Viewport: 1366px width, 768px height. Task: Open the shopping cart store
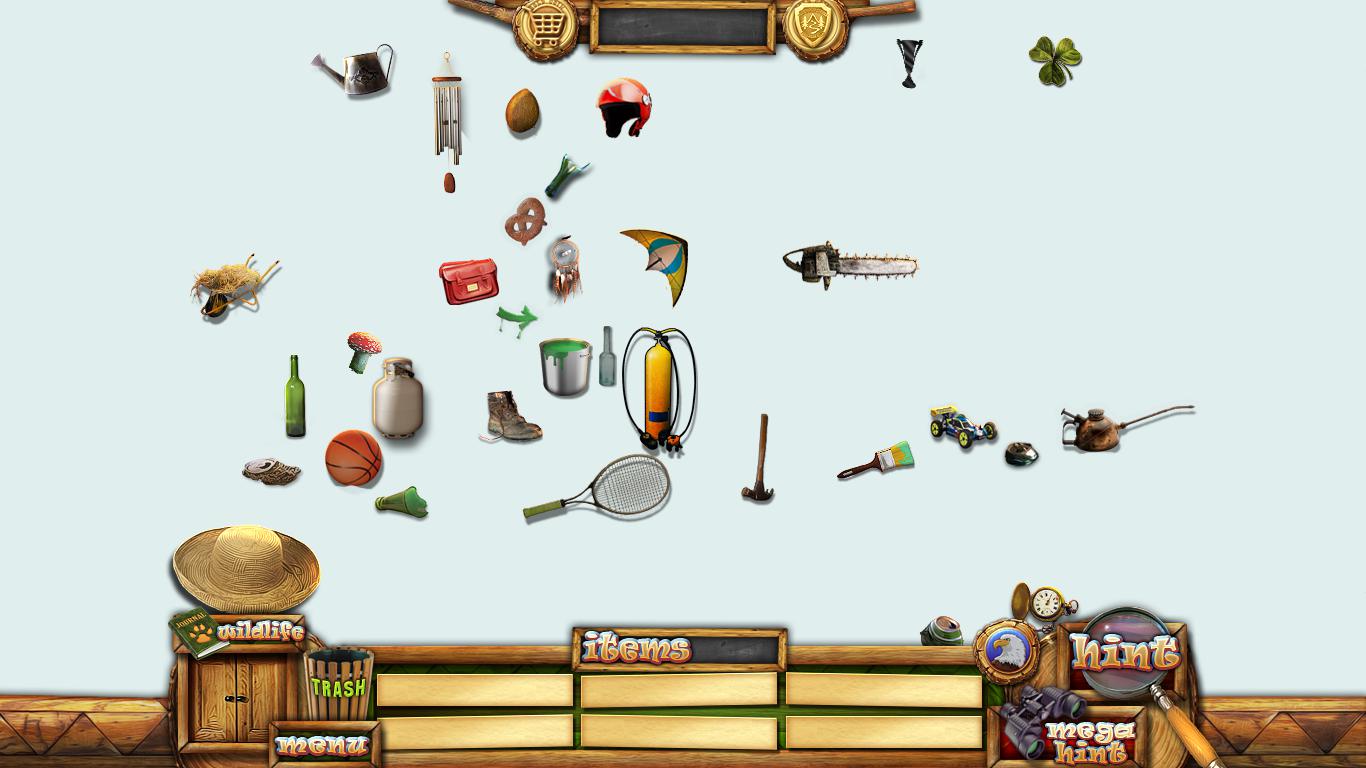tap(545, 26)
